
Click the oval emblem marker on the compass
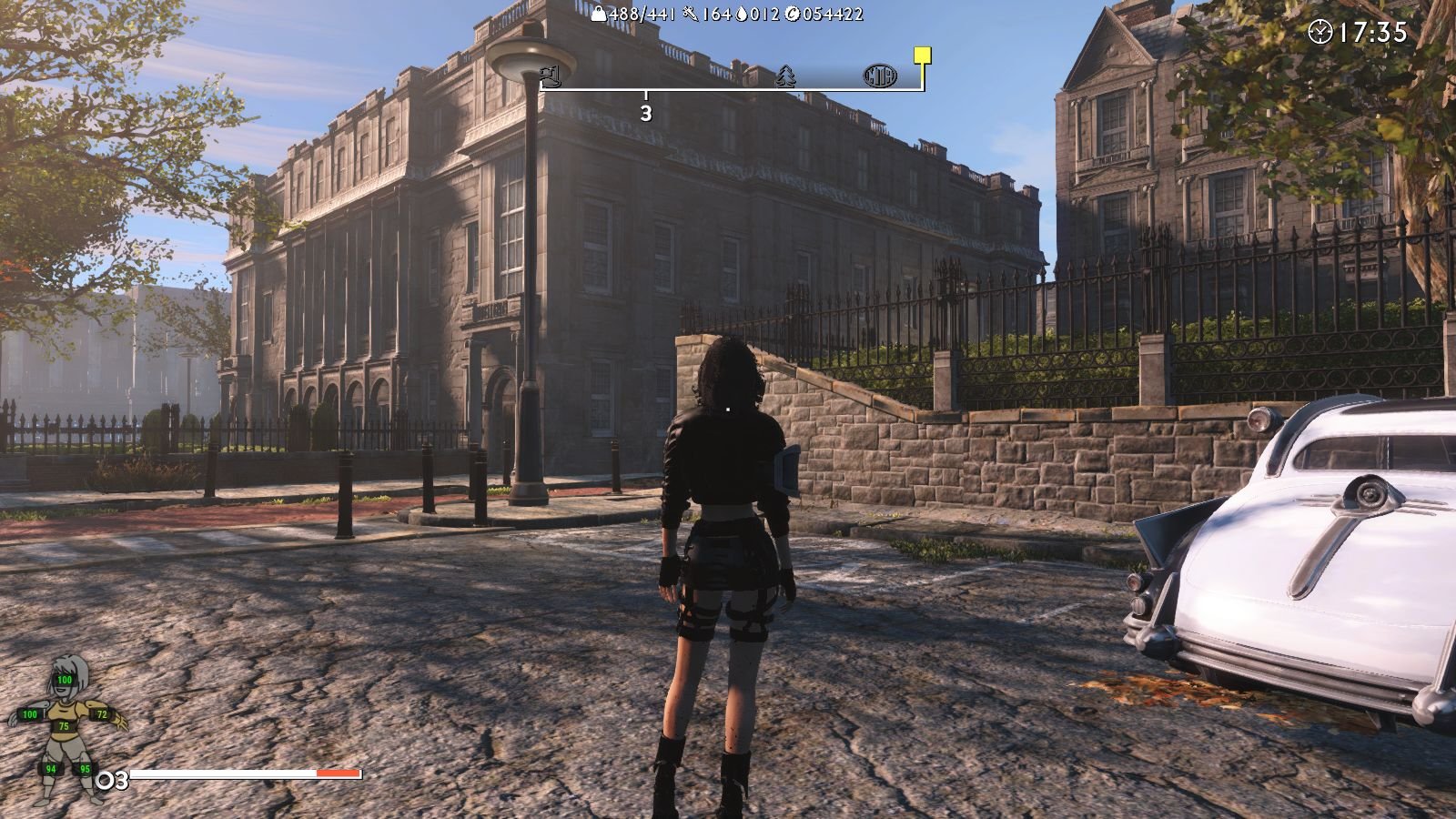coord(879,76)
